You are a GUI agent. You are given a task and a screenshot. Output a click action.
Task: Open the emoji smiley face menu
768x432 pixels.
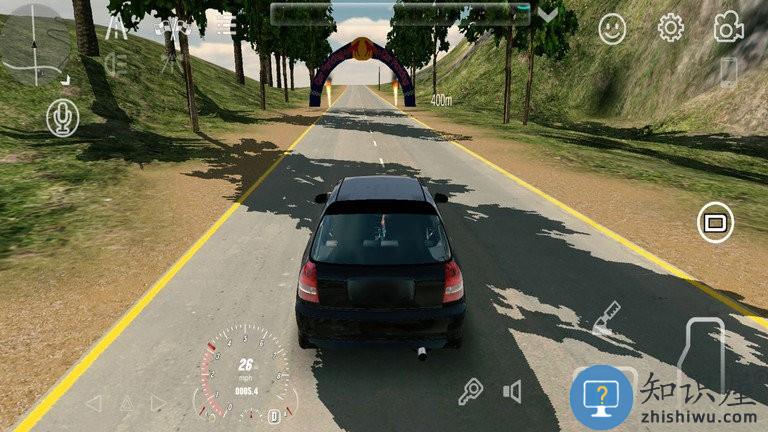[612, 28]
